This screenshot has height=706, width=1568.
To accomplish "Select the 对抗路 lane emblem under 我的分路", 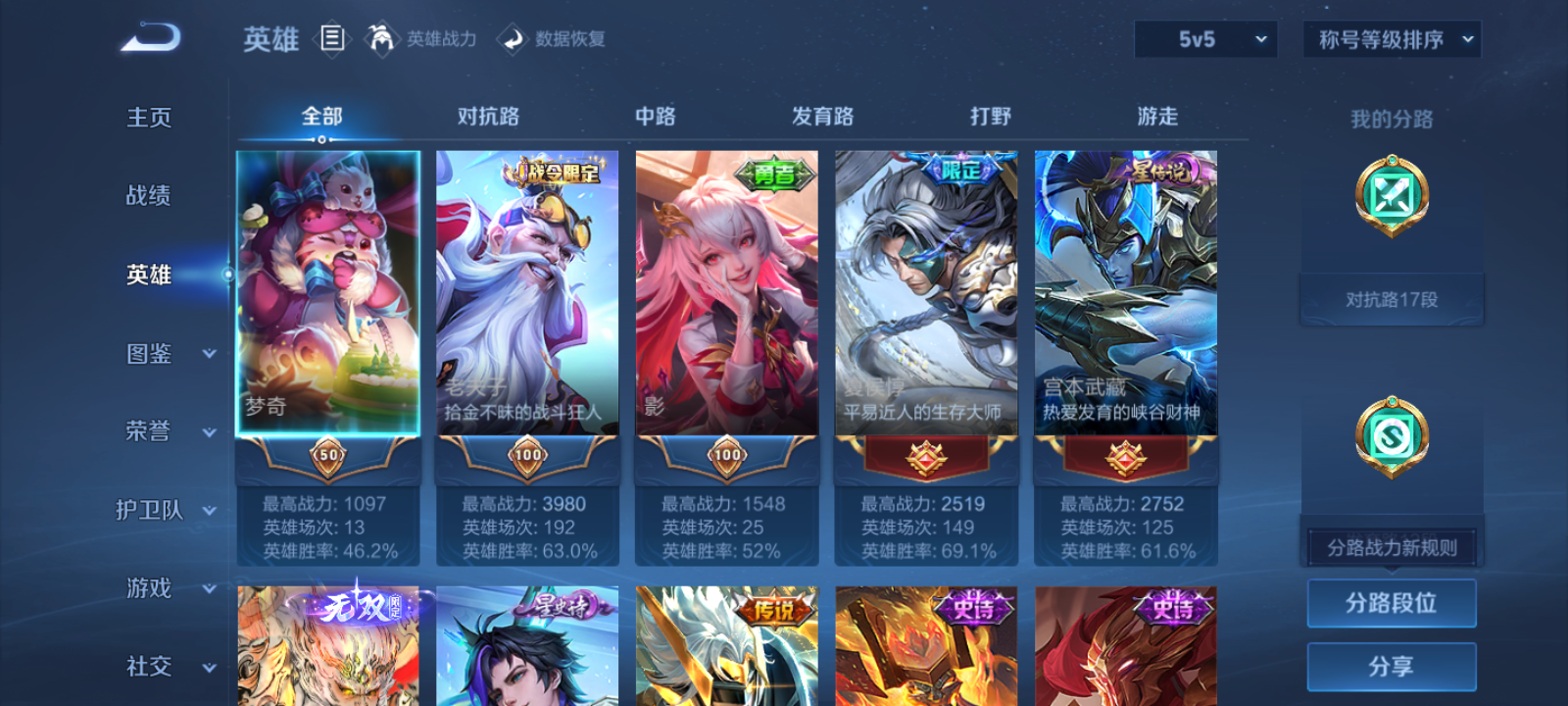I will point(1392,195).
